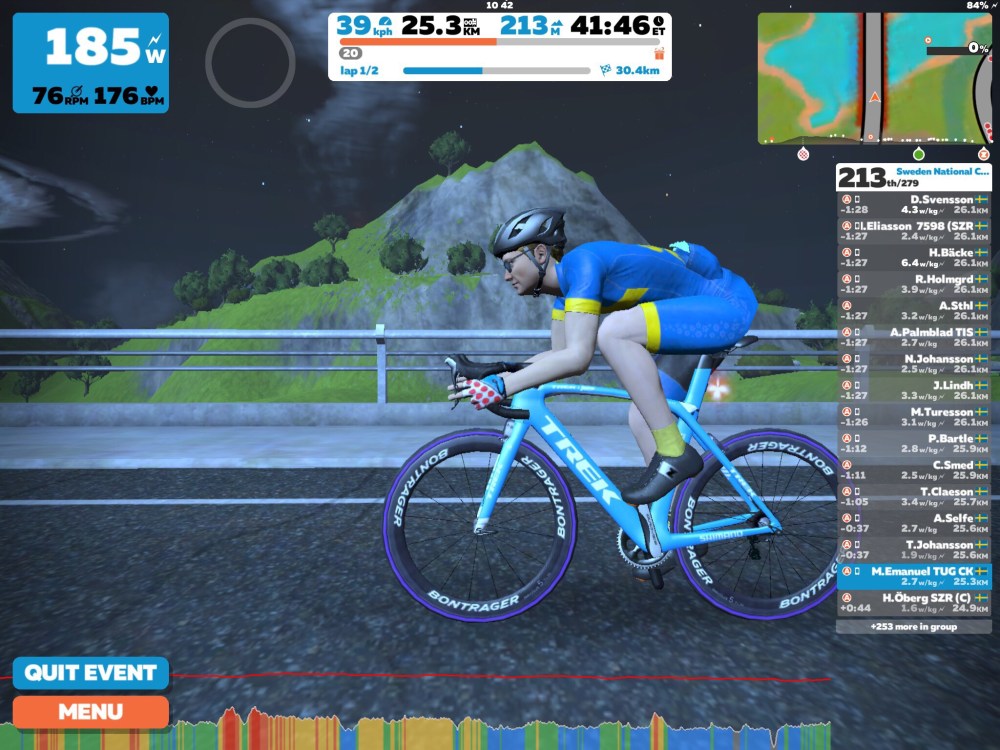Choose M.Turesson in the rider list
The height and width of the screenshot is (750, 1000).
913,417
